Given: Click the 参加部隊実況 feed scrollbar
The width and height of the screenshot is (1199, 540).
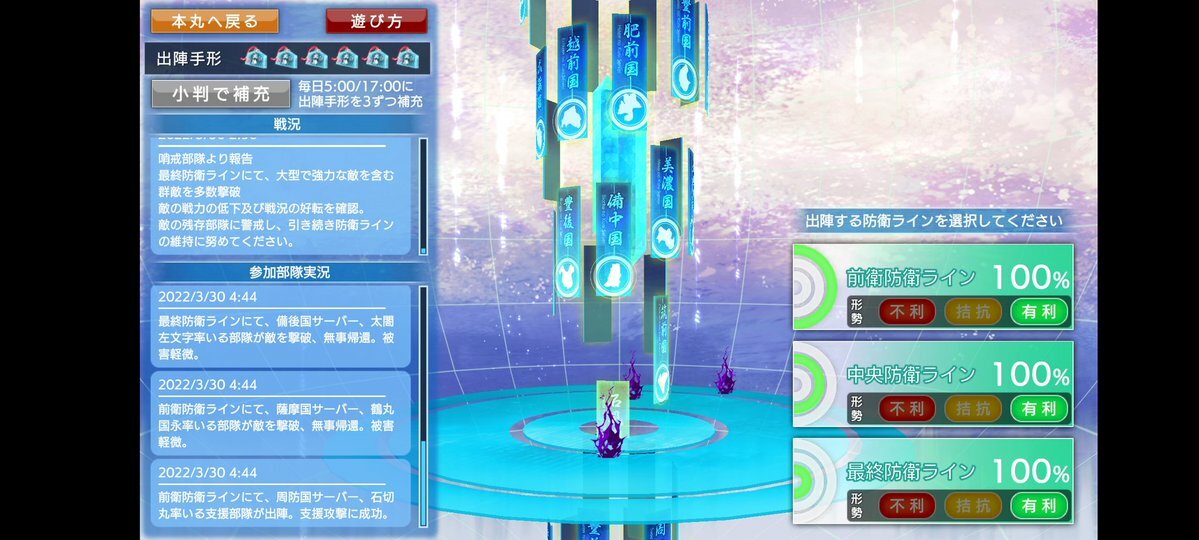Looking at the screenshot, I should (423, 405).
